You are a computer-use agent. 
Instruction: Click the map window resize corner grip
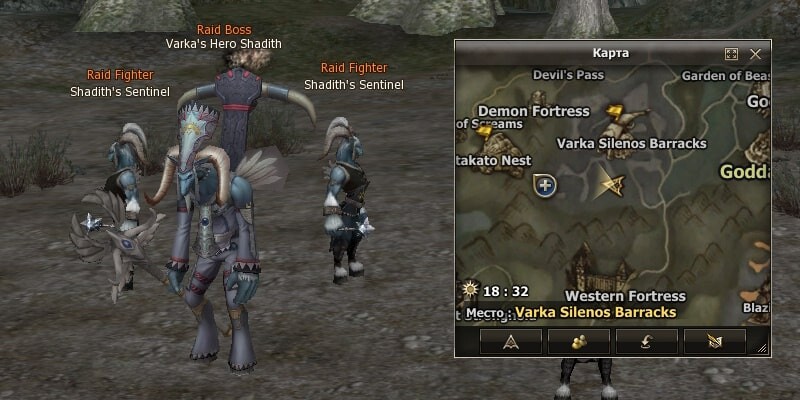pyautogui.click(x=763, y=349)
